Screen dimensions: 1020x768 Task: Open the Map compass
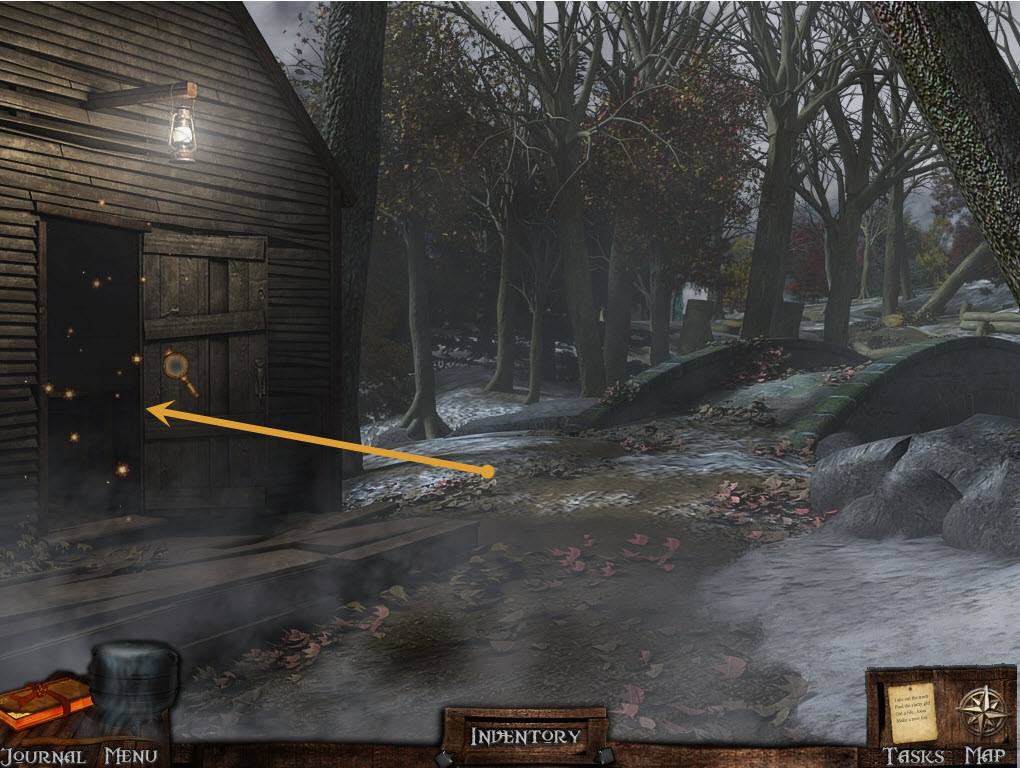coord(982,712)
